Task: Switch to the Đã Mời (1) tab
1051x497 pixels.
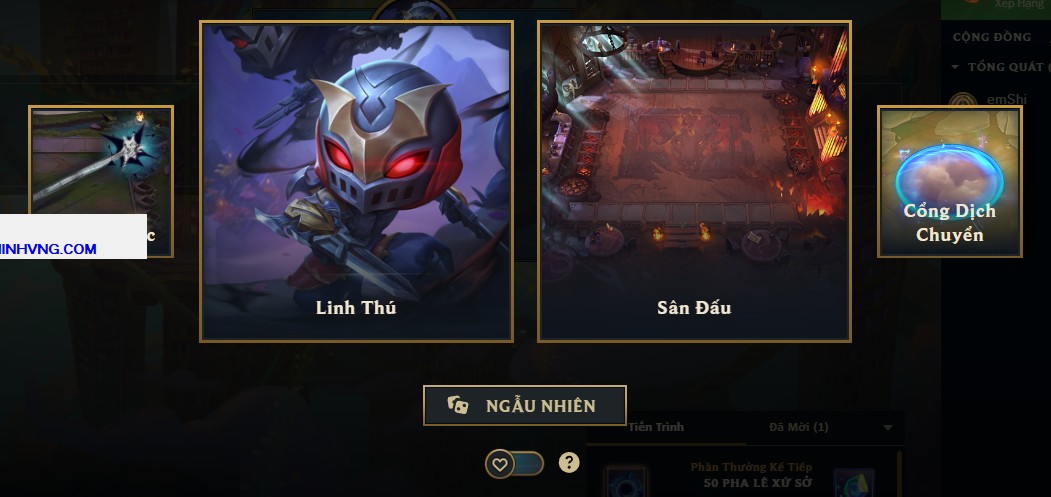Action: tap(798, 427)
